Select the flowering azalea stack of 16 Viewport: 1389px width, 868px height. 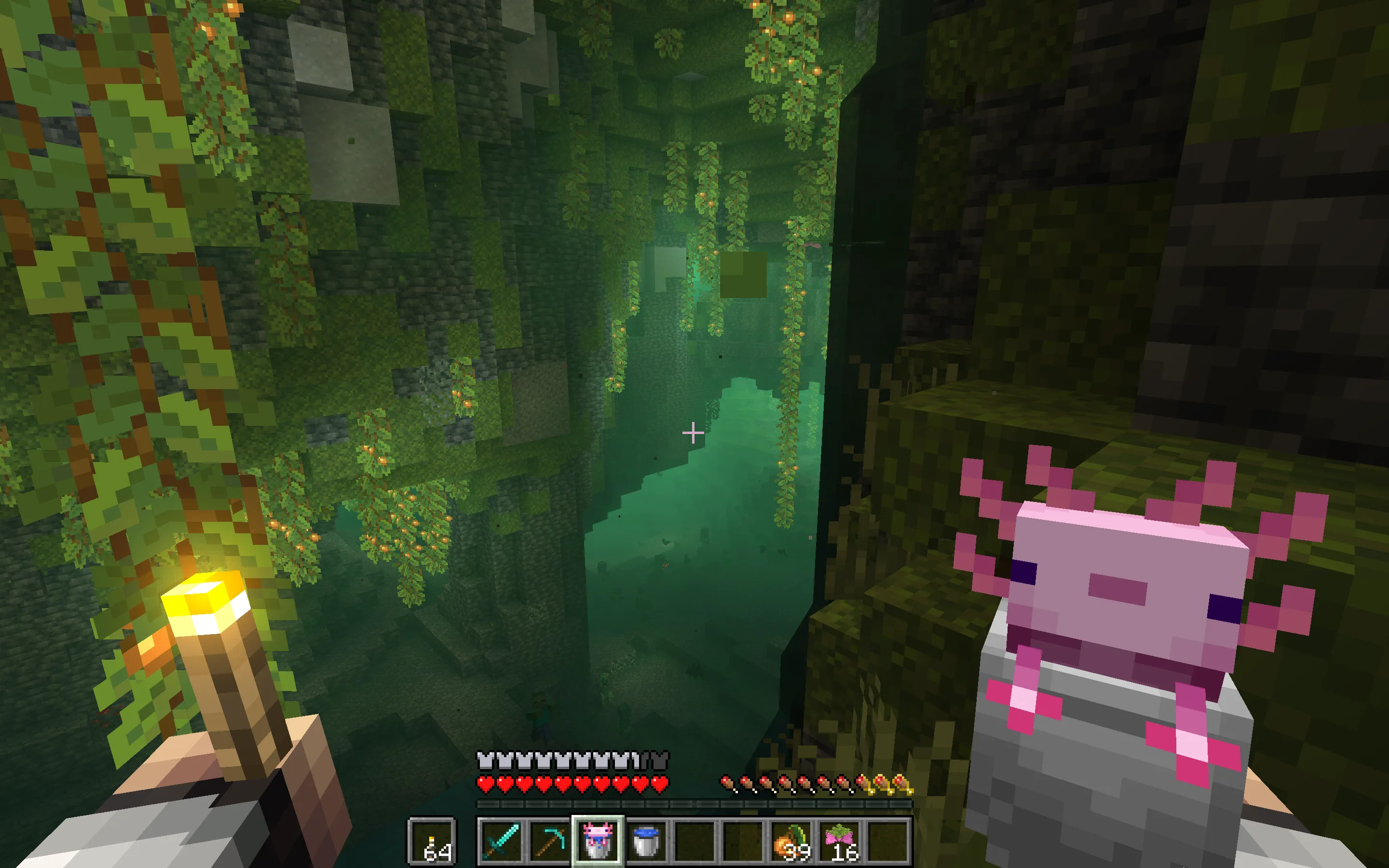(x=839, y=841)
